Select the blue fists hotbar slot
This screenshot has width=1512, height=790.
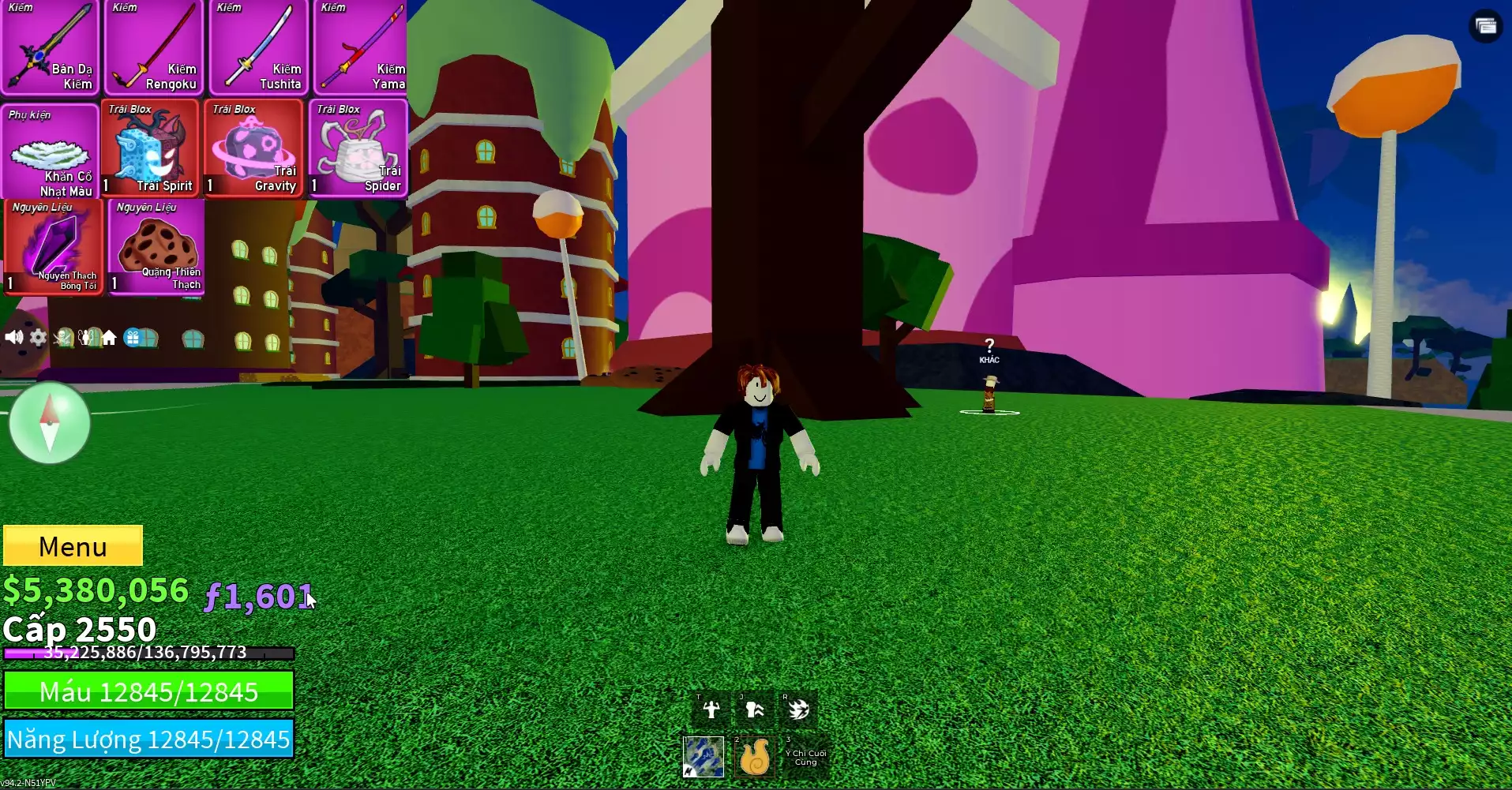pos(703,756)
